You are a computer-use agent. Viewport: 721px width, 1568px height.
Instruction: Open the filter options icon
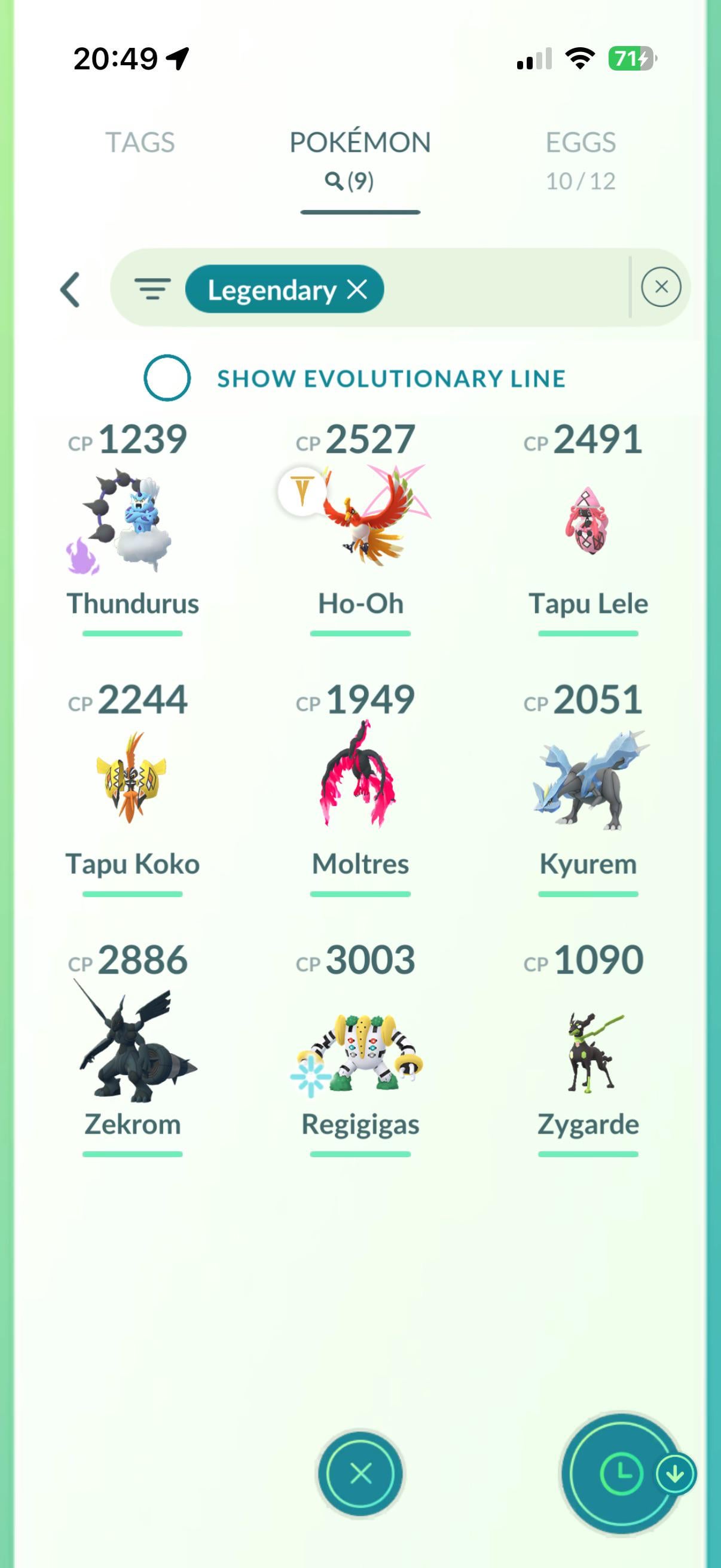coord(152,289)
